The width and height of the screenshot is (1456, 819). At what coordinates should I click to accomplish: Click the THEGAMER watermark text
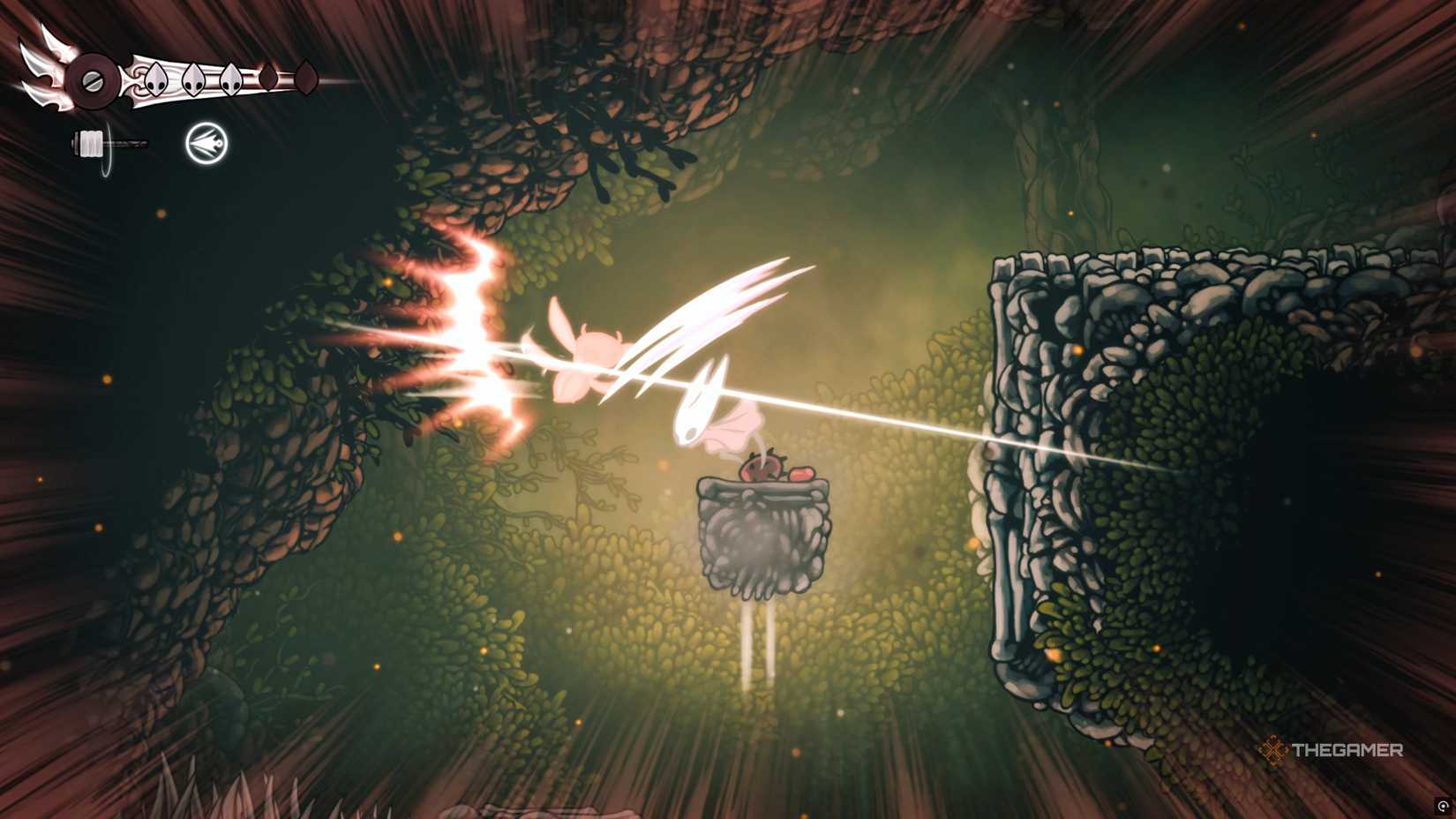pyautogui.click(x=1349, y=749)
